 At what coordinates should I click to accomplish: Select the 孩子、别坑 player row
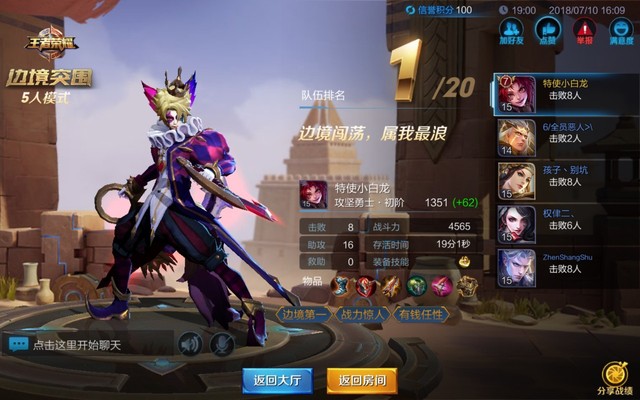(x=565, y=181)
